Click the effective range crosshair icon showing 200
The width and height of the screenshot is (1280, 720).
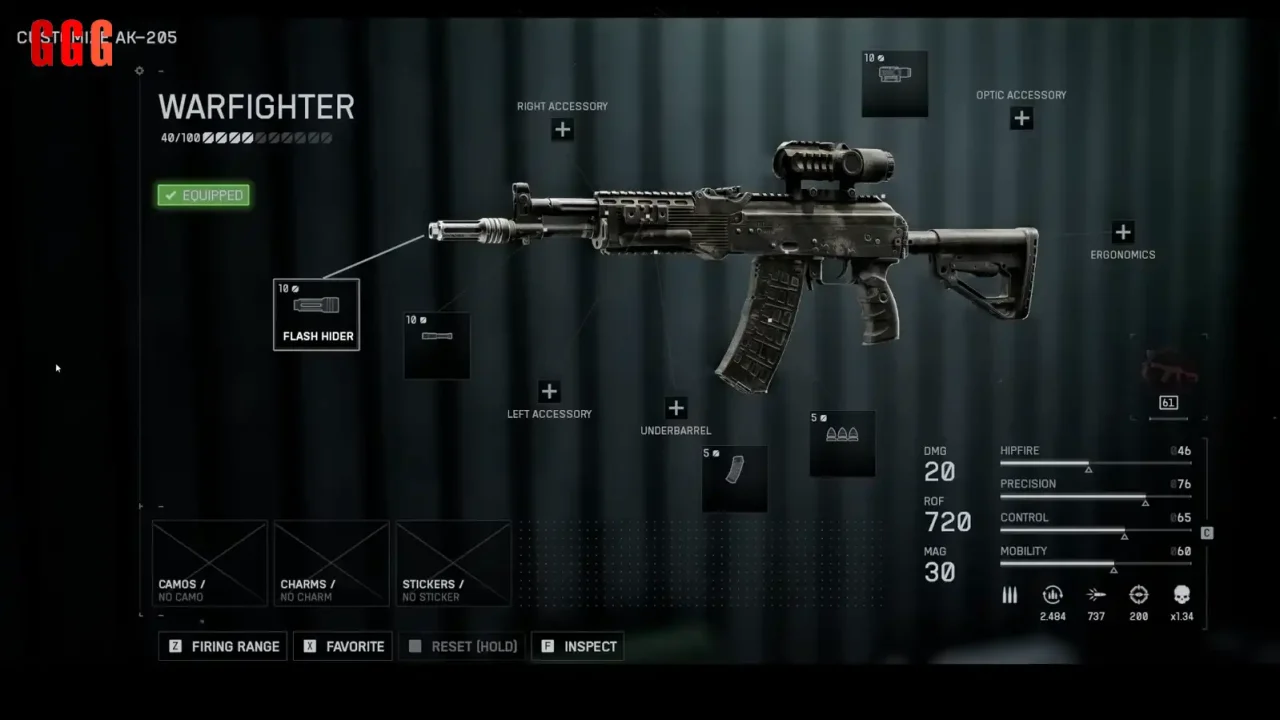tap(1138, 594)
